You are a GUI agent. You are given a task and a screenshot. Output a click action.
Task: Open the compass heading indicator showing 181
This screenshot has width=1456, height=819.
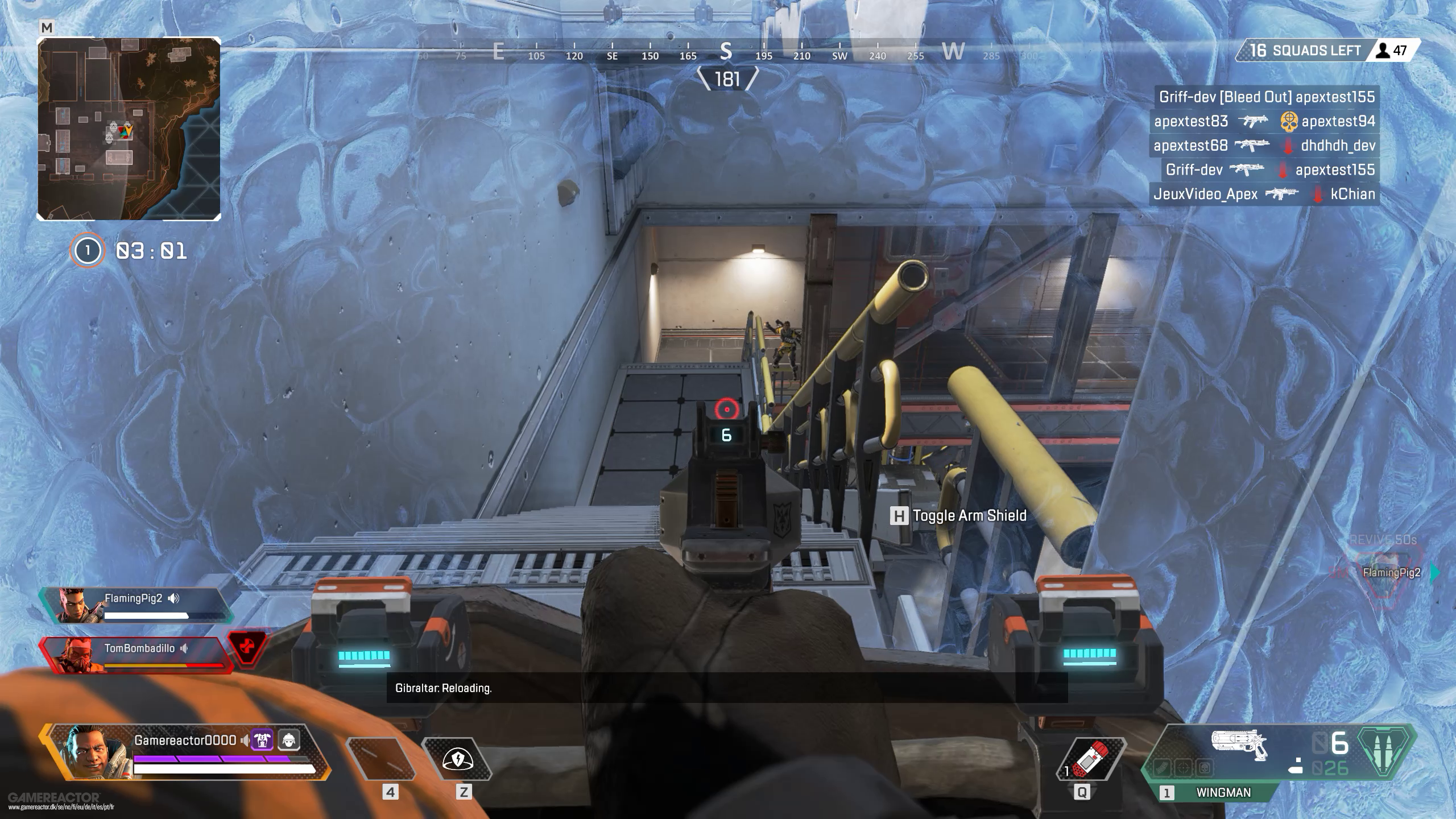tap(727, 79)
